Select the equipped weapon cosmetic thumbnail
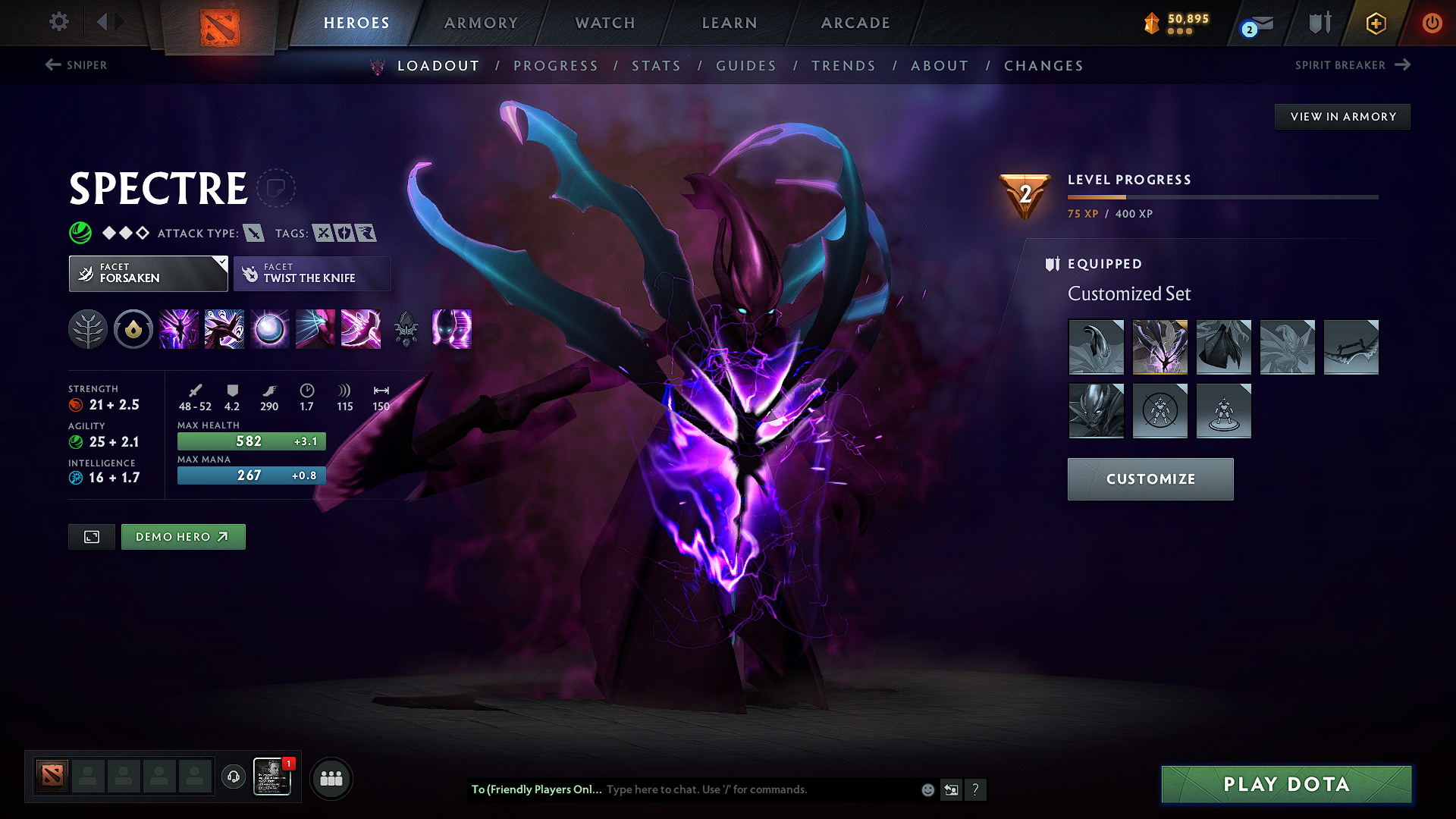1456x819 pixels. pyautogui.click(x=1352, y=347)
